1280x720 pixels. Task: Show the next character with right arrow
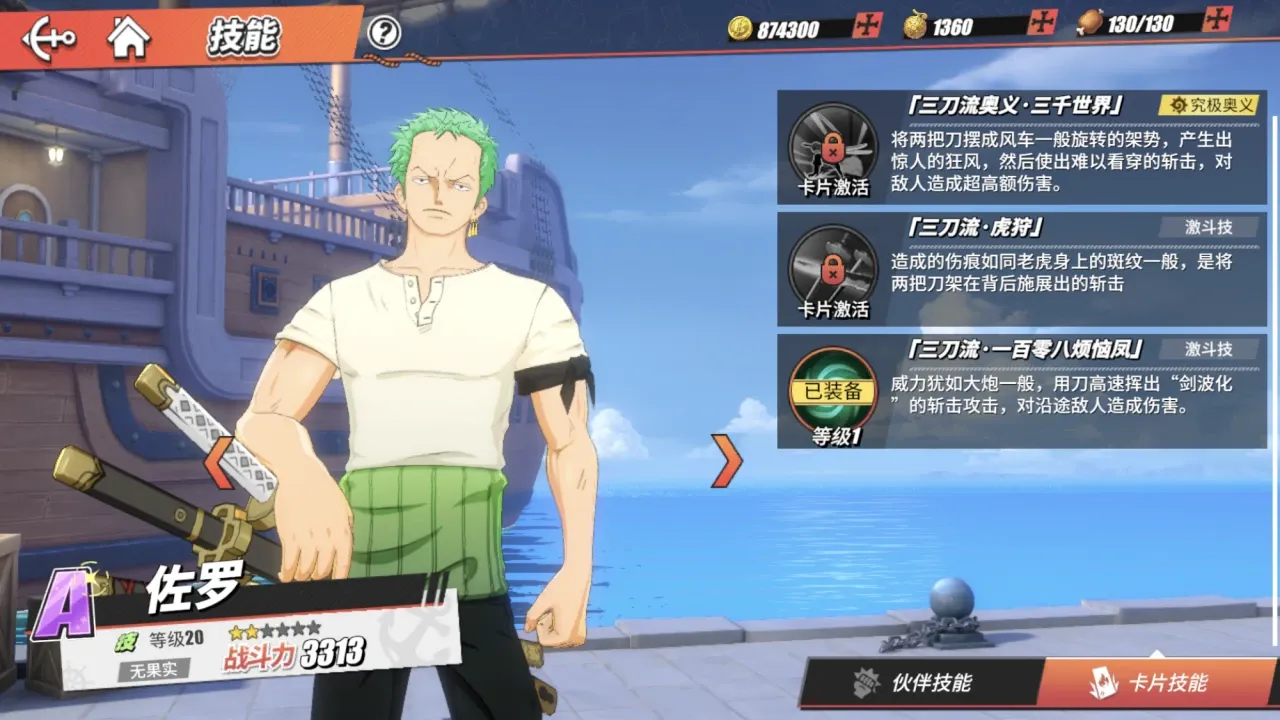(729, 461)
